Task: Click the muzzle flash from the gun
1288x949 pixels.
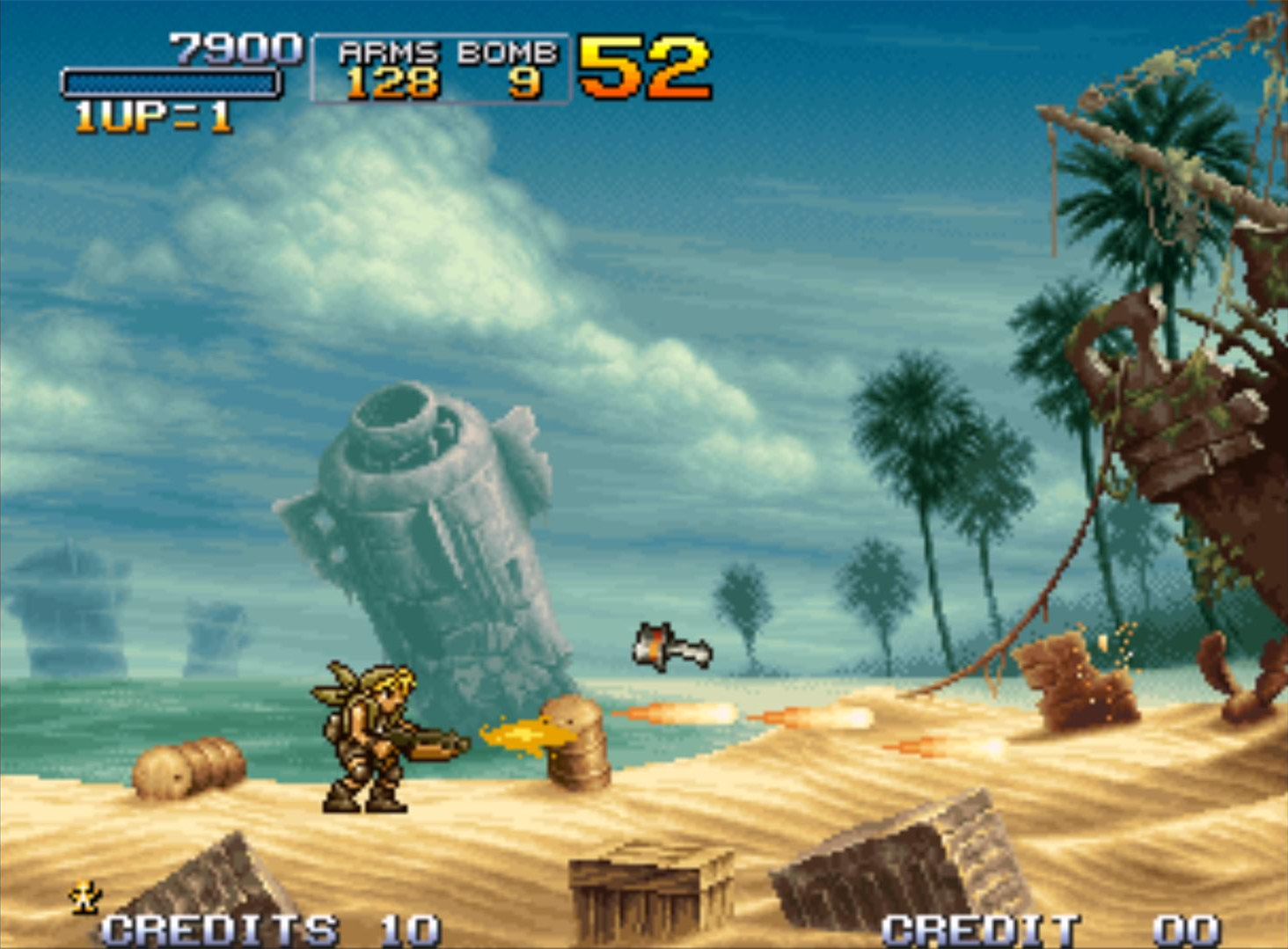Action: pos(519,734)
